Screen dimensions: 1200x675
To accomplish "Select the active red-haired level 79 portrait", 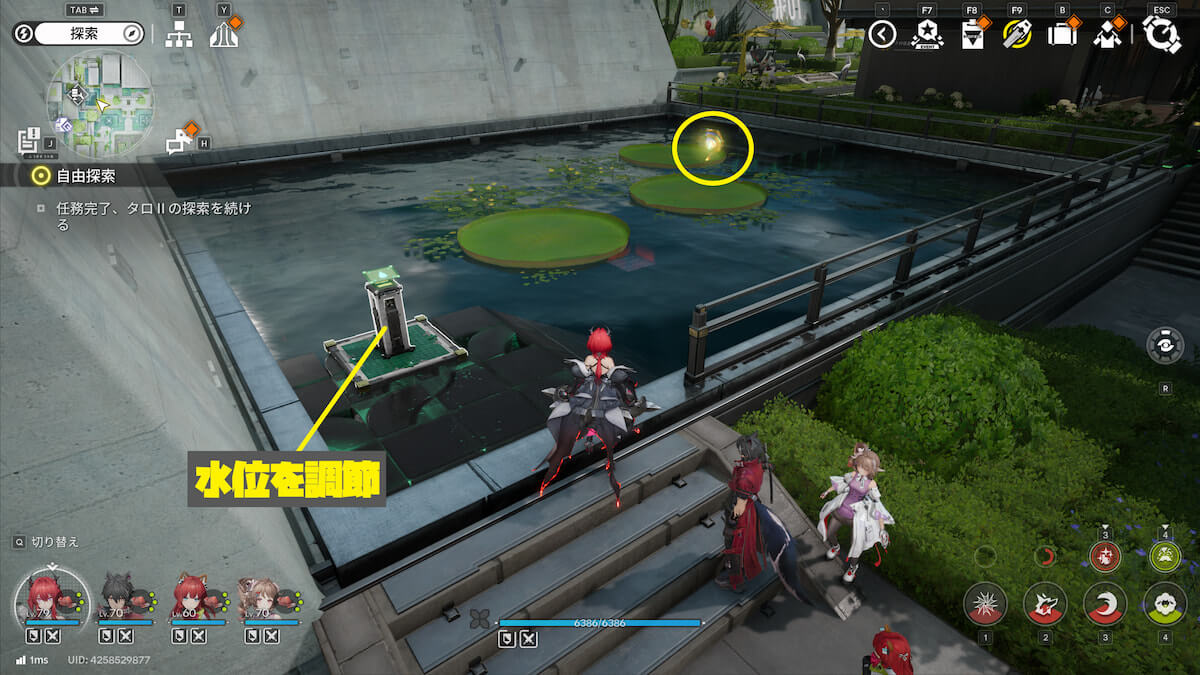I will (44, 598).
